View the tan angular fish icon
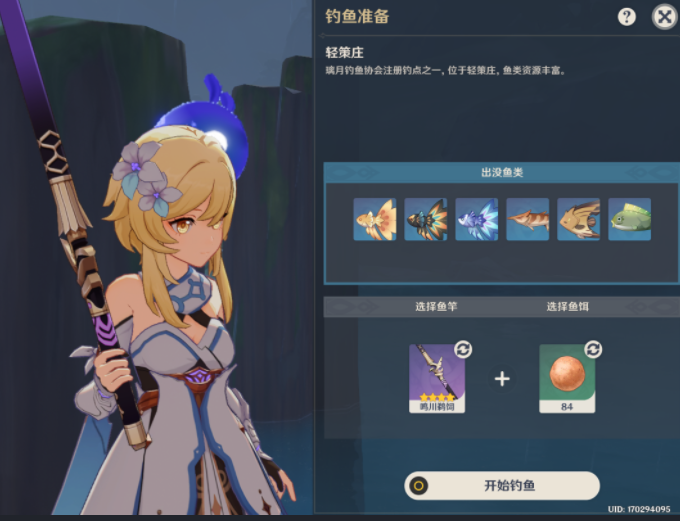 [579, 219]
